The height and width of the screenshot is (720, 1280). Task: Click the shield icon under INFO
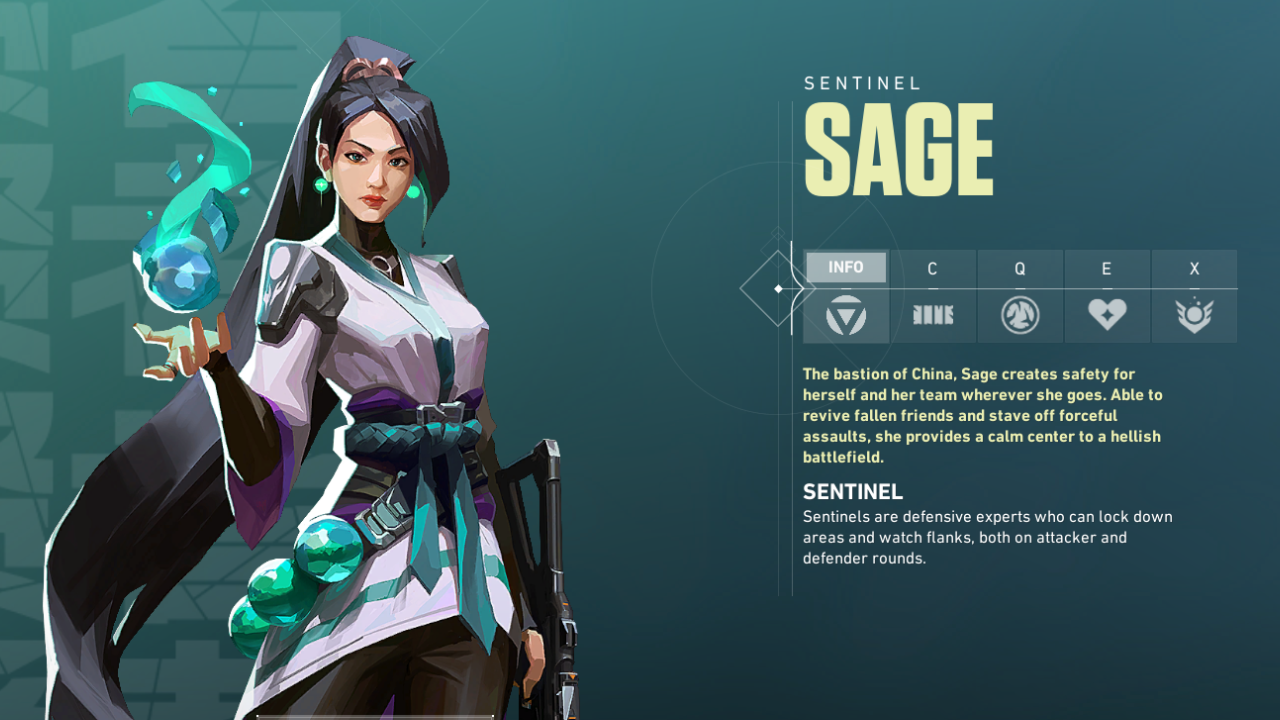(x=846, y=314)
